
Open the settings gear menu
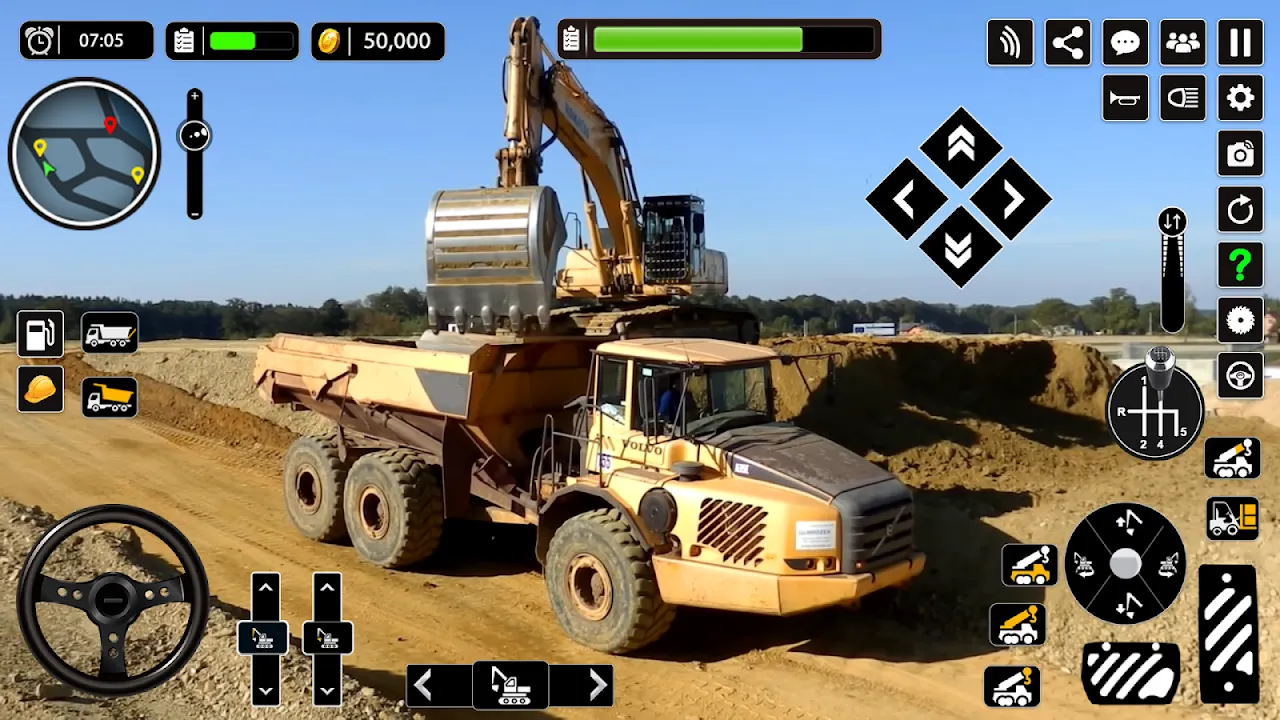tap(1239, 97)
